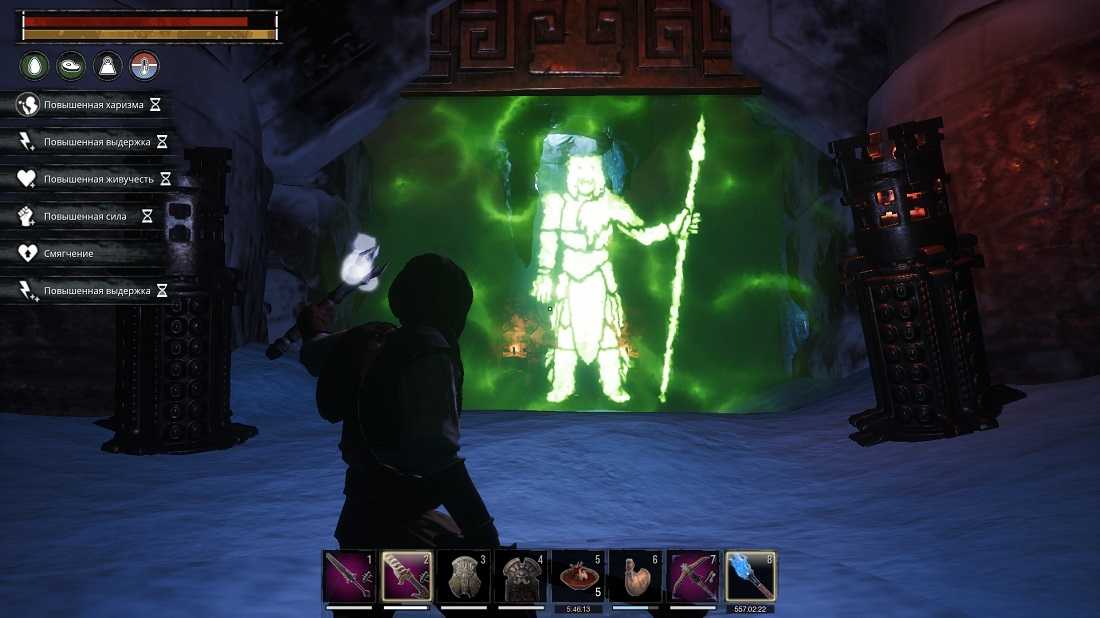Image resolution: width=1100 pixels, height=618 pixels.
Task: Select the sword in hotbar slot 1
Action: pos(349,577)
